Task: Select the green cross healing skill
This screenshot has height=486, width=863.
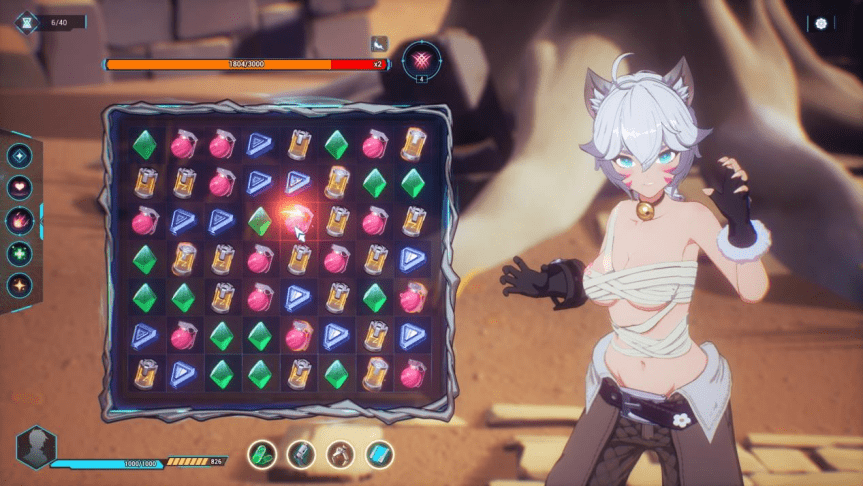Action: tap(19, 253)
